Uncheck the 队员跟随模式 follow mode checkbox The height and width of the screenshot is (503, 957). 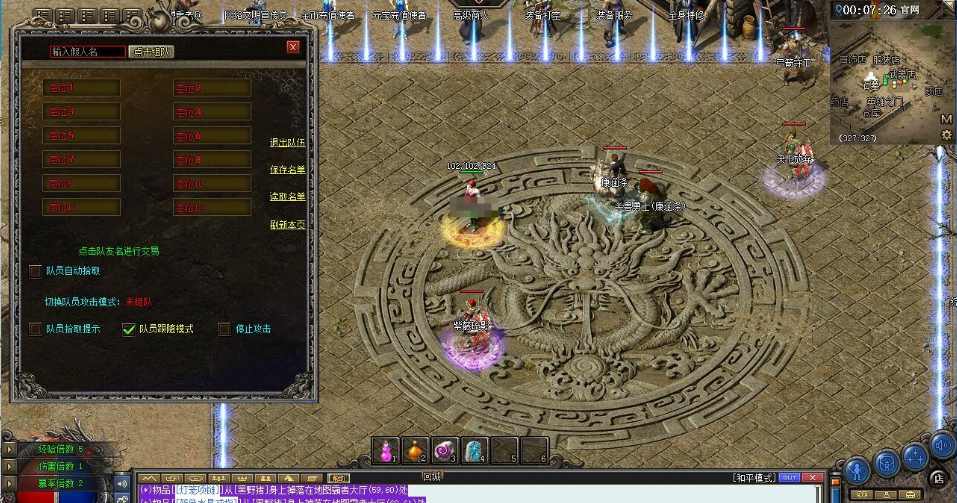pos(128,329)
